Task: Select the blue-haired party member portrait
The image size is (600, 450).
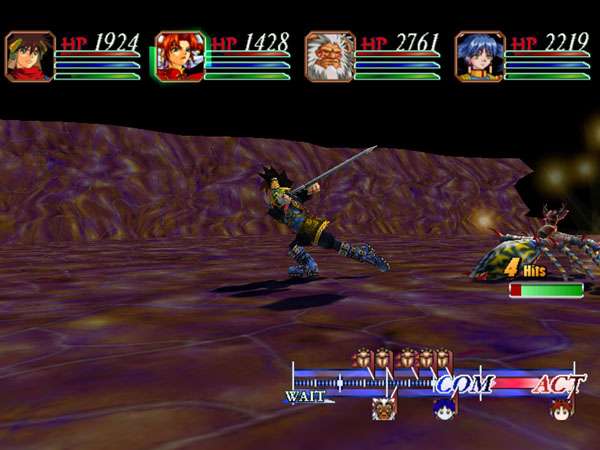Action: tap(477, 56)
